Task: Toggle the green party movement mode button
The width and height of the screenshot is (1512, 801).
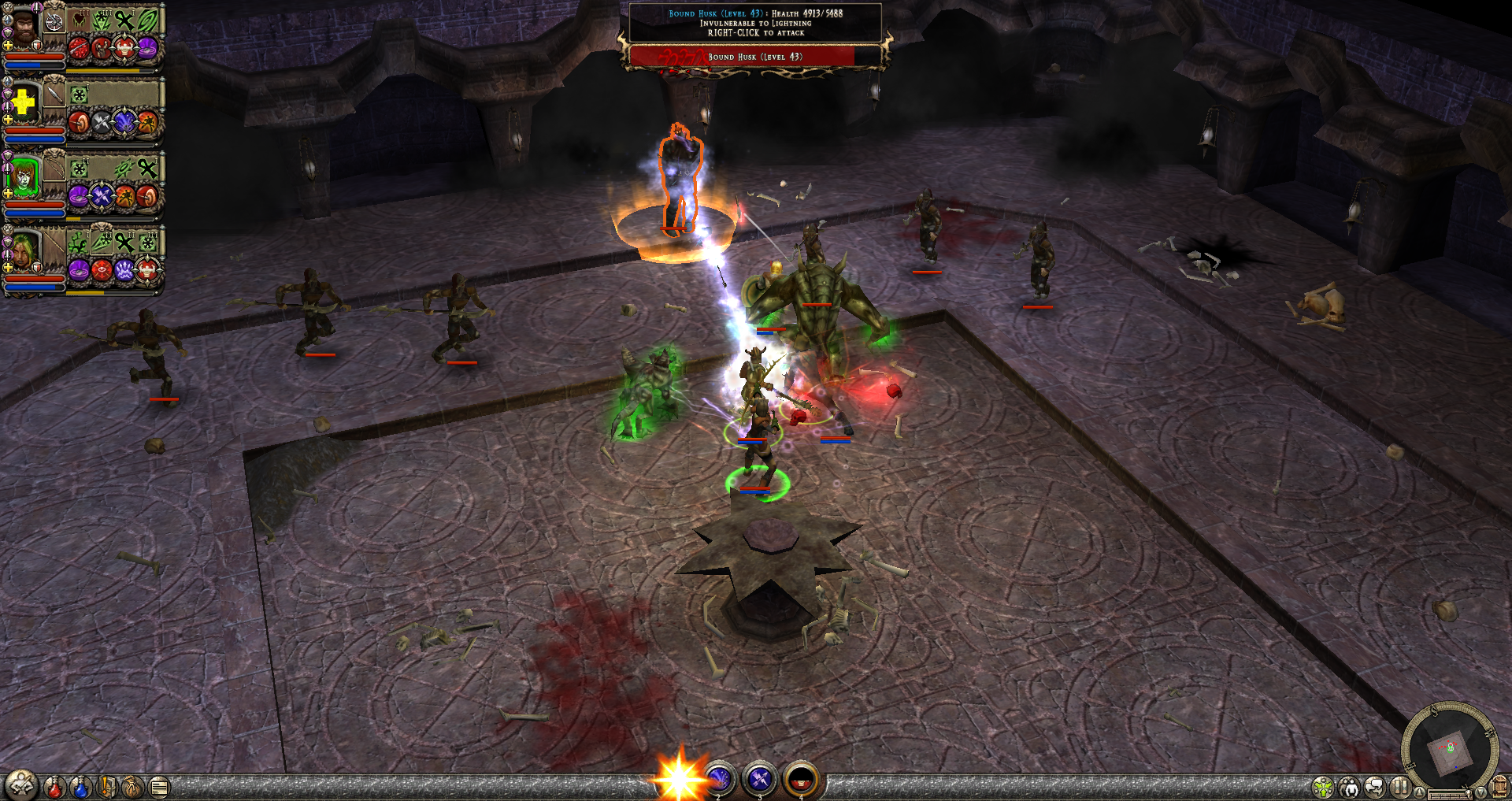Action: click(1323, 787)
